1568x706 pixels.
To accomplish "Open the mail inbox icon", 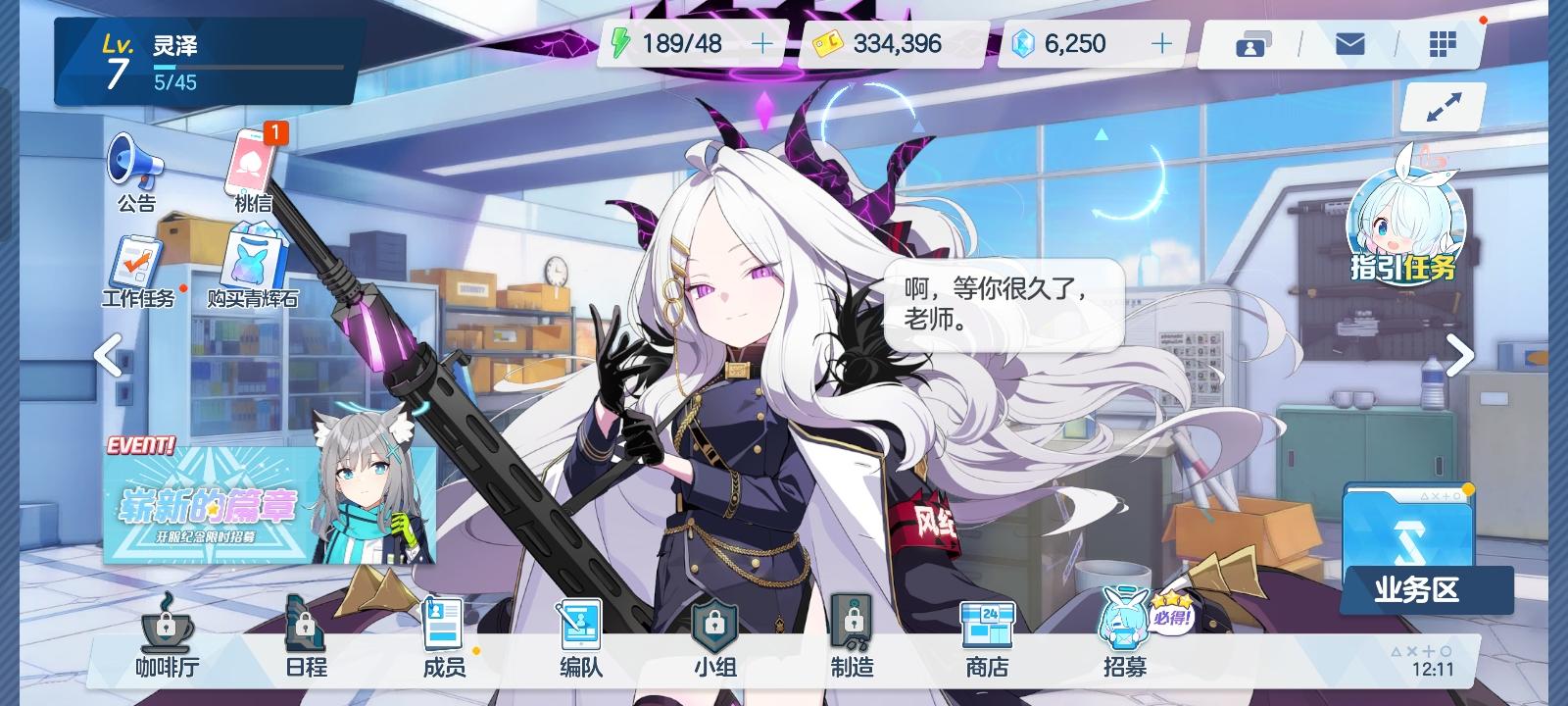I will click(1352, 43).
